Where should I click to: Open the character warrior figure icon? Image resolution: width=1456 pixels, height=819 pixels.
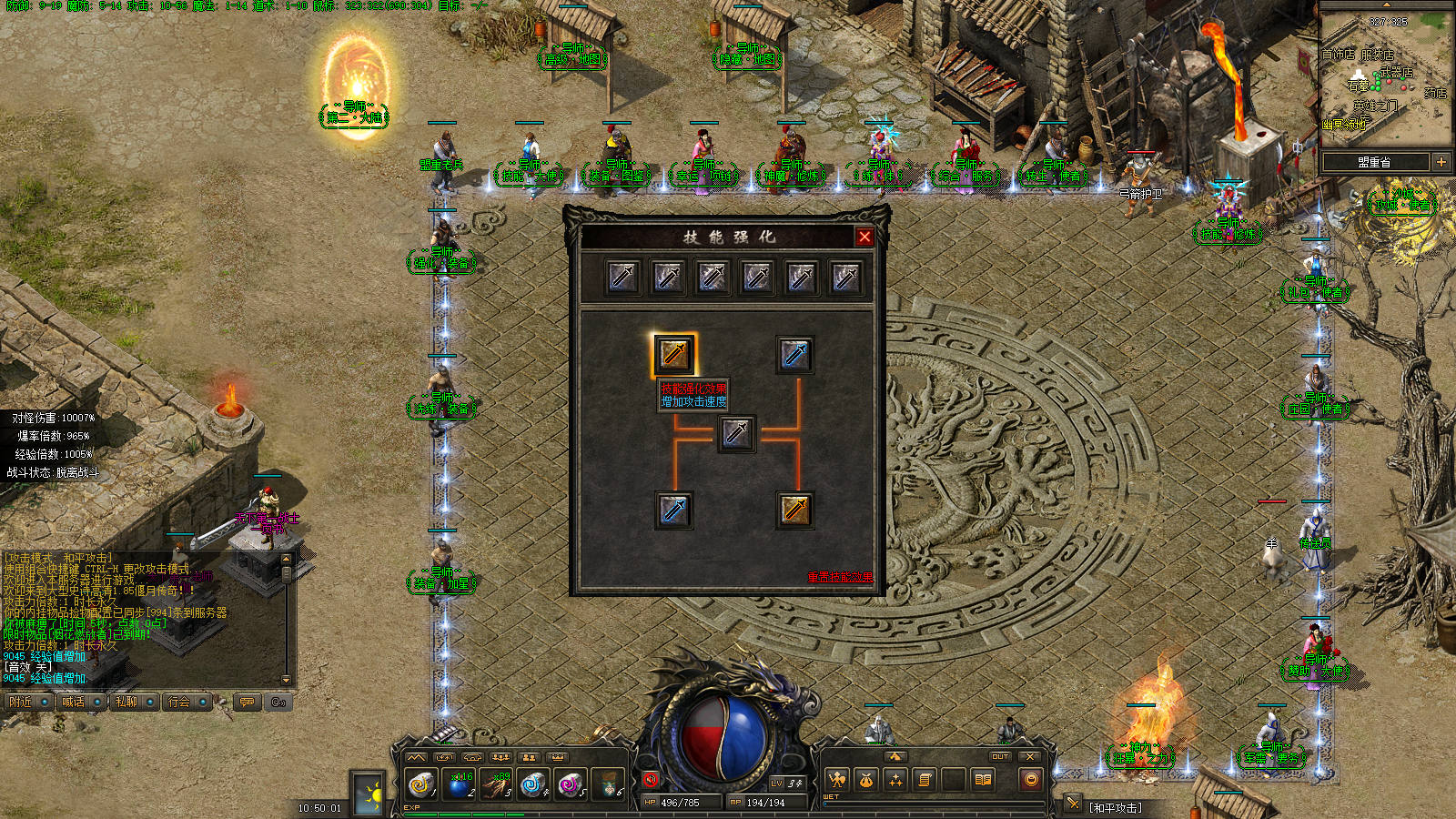pyautogui.click(x=836, y=780)
